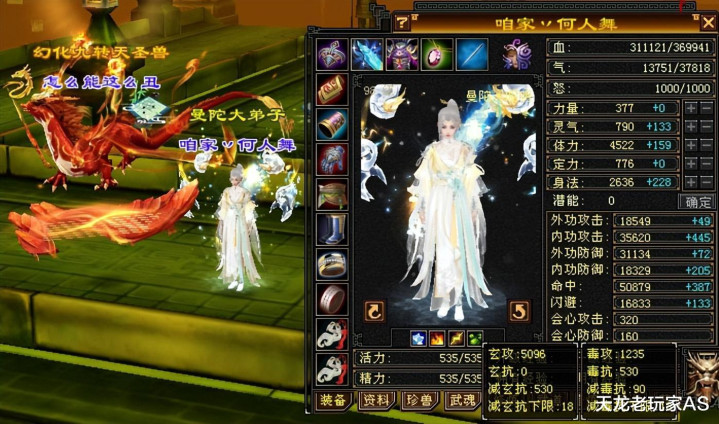The width and height of the screenshot is (719, 424).
Task: Select the 珍兽 tab
Action: [420, 402]
